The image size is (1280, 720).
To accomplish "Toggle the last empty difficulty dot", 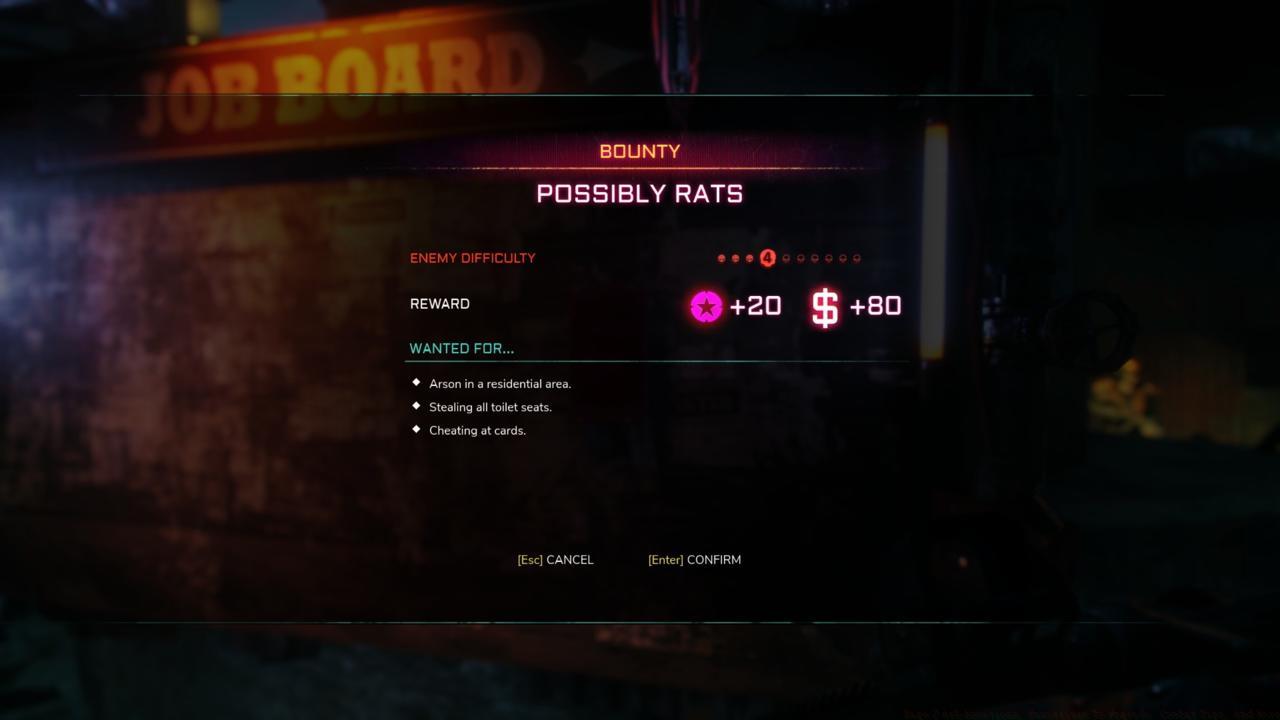I will click(857, 257).
